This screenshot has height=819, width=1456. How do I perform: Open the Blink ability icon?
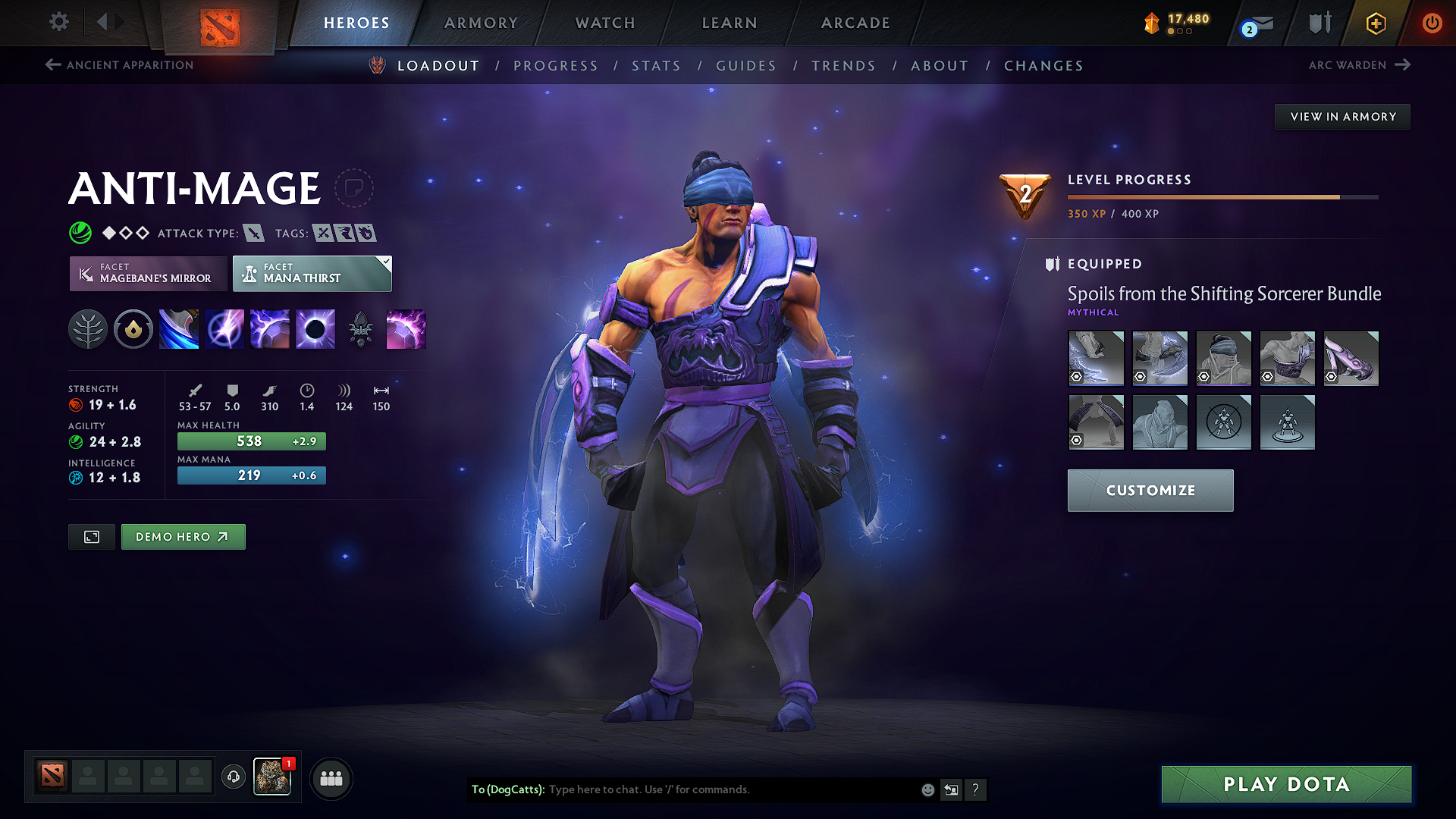coord(224,328)
